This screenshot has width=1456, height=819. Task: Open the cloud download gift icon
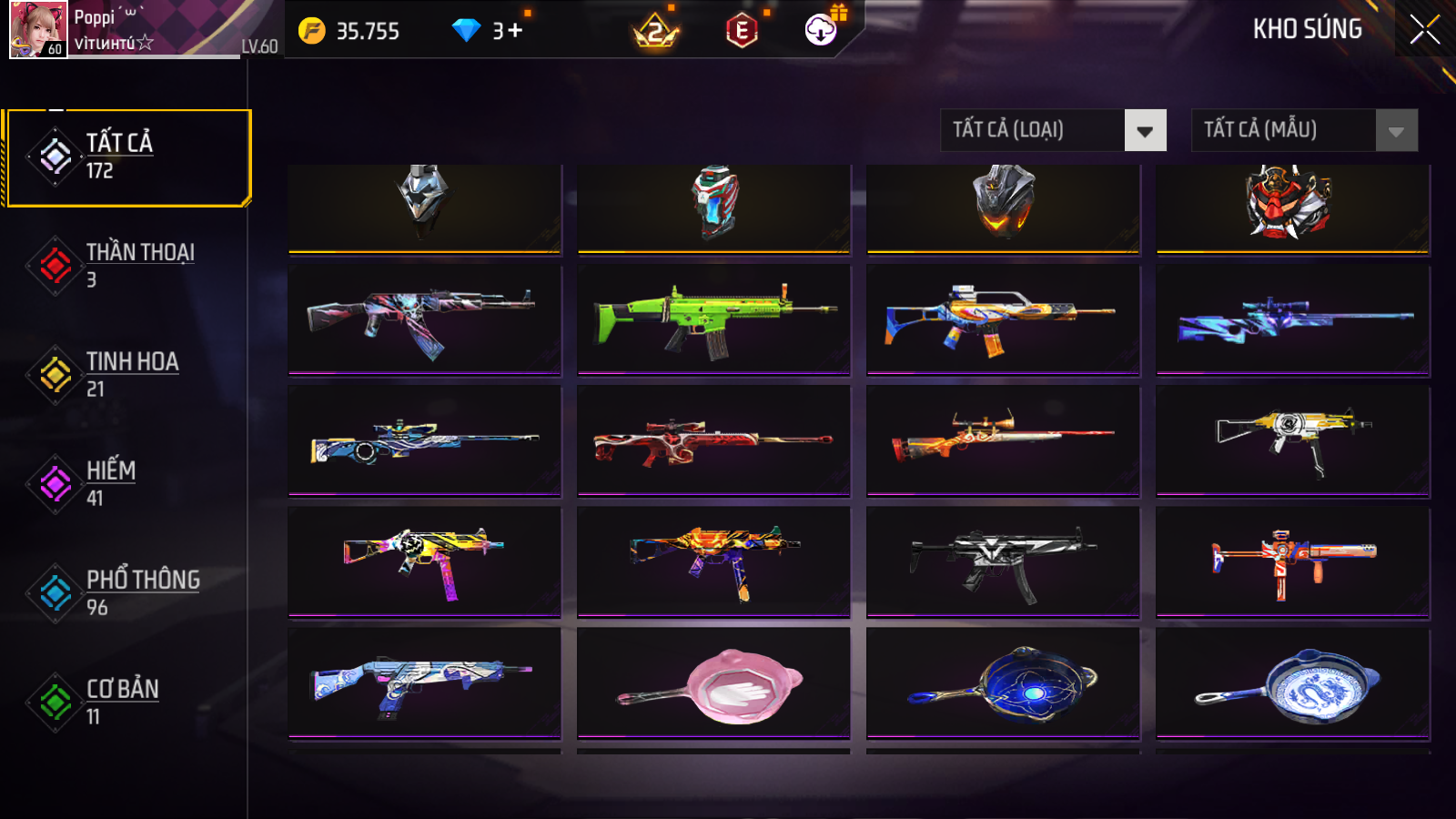pos(821,30)
